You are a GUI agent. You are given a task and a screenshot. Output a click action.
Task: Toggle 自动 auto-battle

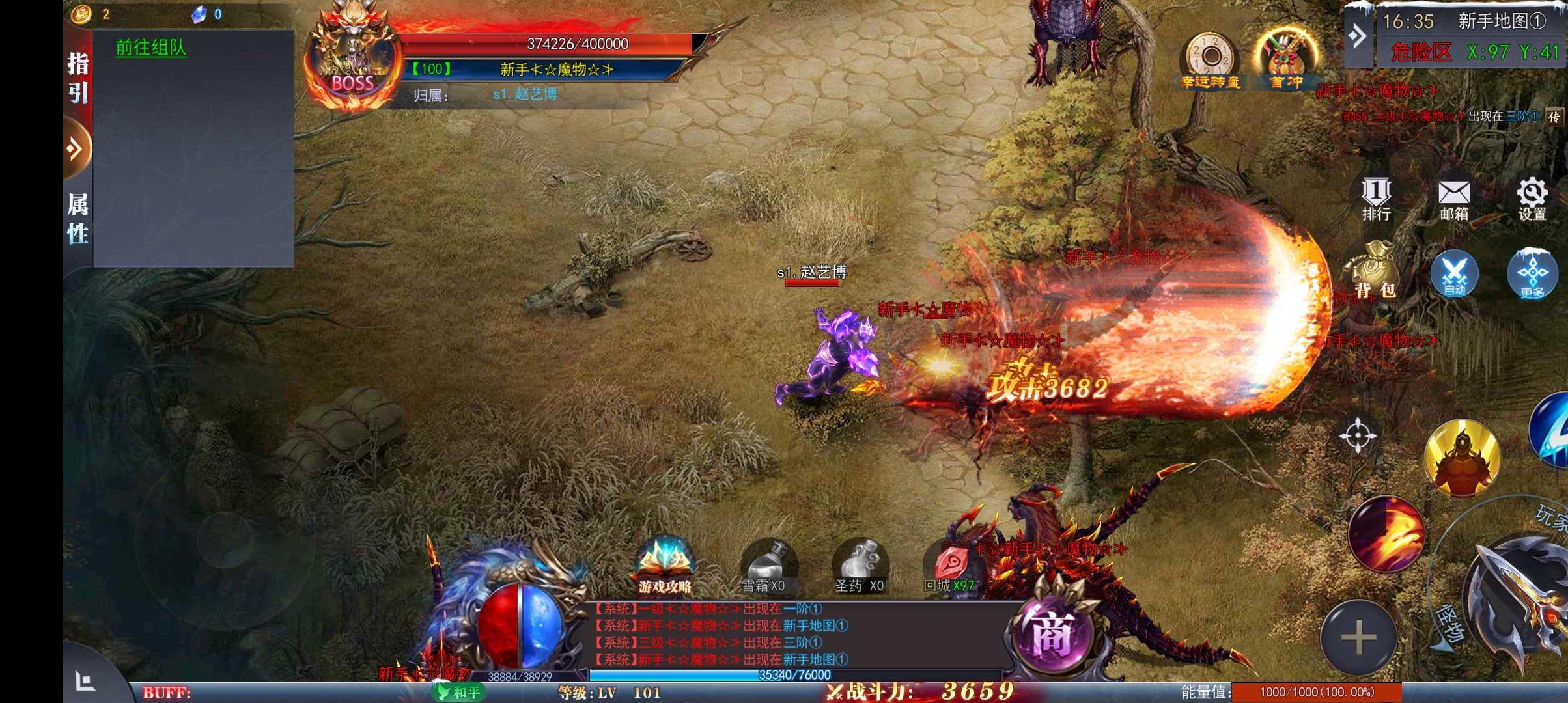(x=1454, y=273)
